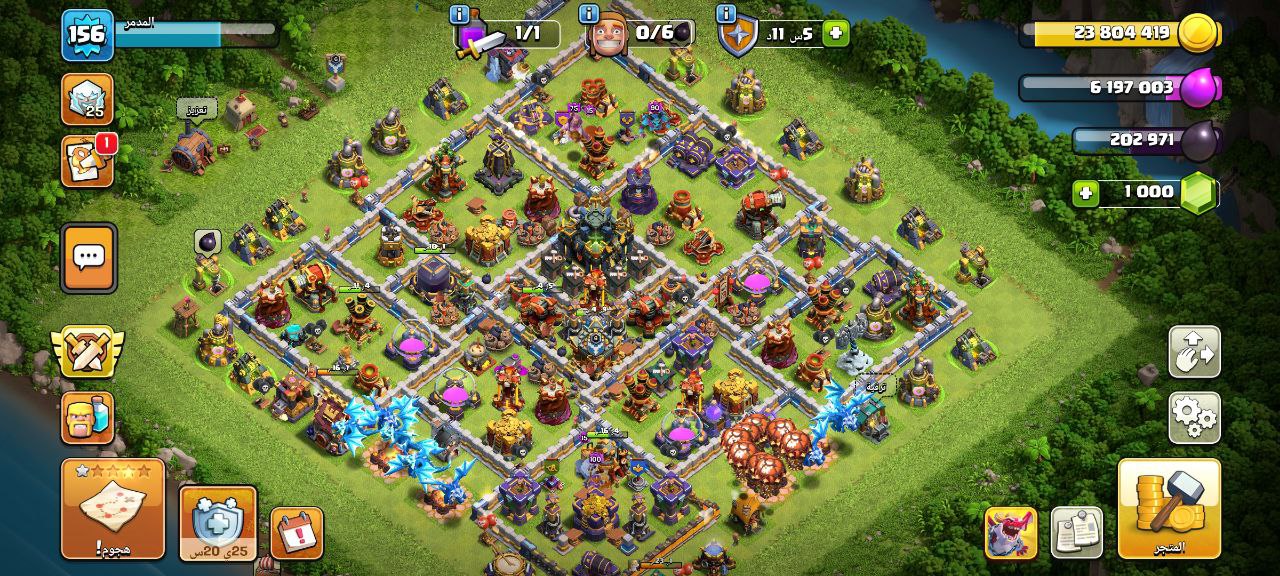Open the calendar events button
This screenshot has height=576, width=1280.
296,533
